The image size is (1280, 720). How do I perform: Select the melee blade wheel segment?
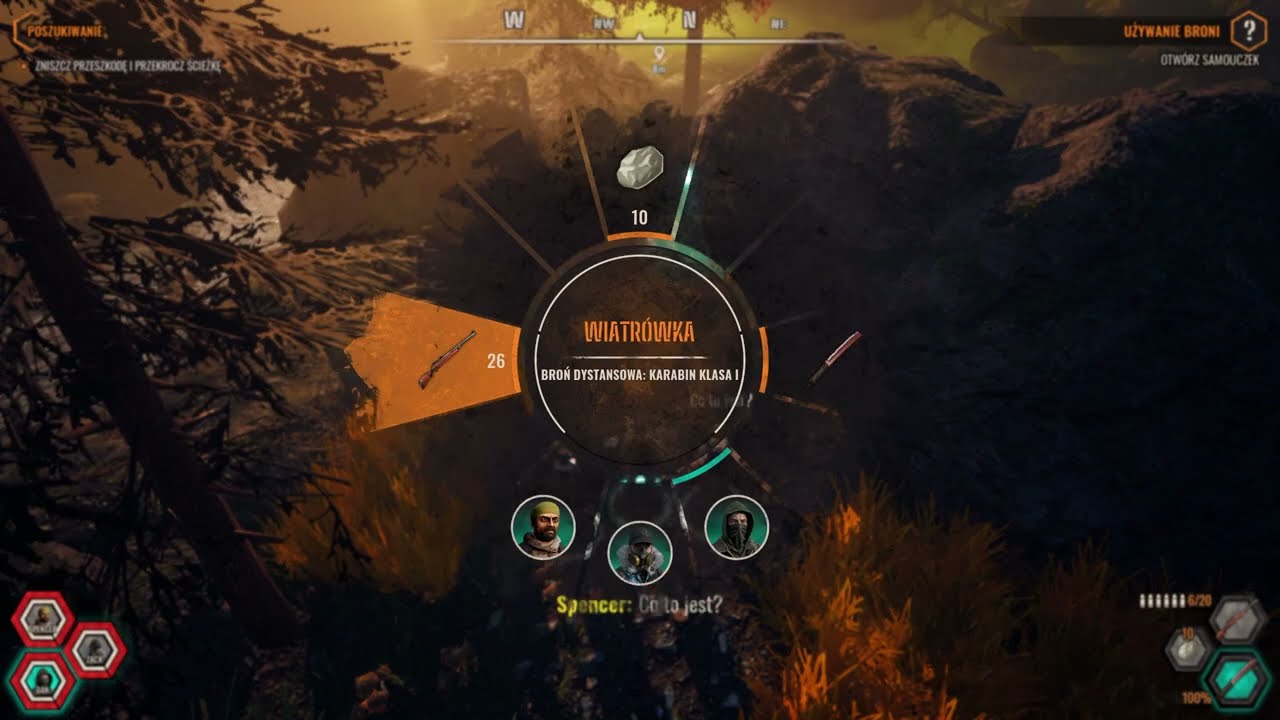tap(834, 357)
